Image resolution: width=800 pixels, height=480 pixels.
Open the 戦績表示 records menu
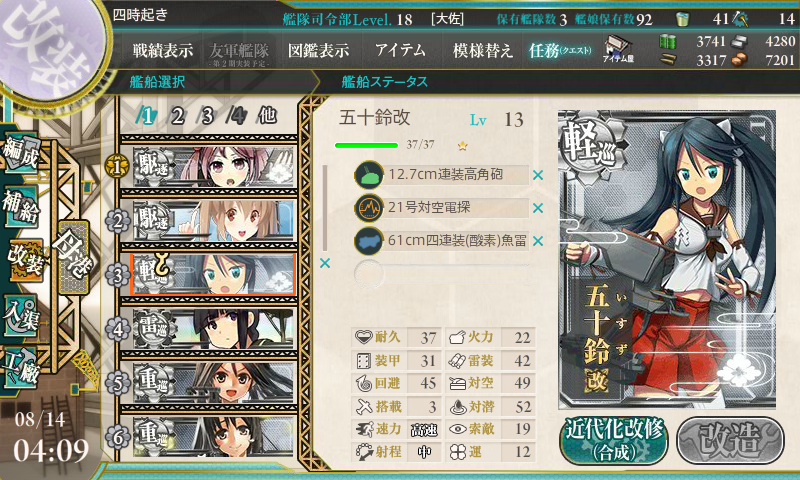tap(163, 50)
